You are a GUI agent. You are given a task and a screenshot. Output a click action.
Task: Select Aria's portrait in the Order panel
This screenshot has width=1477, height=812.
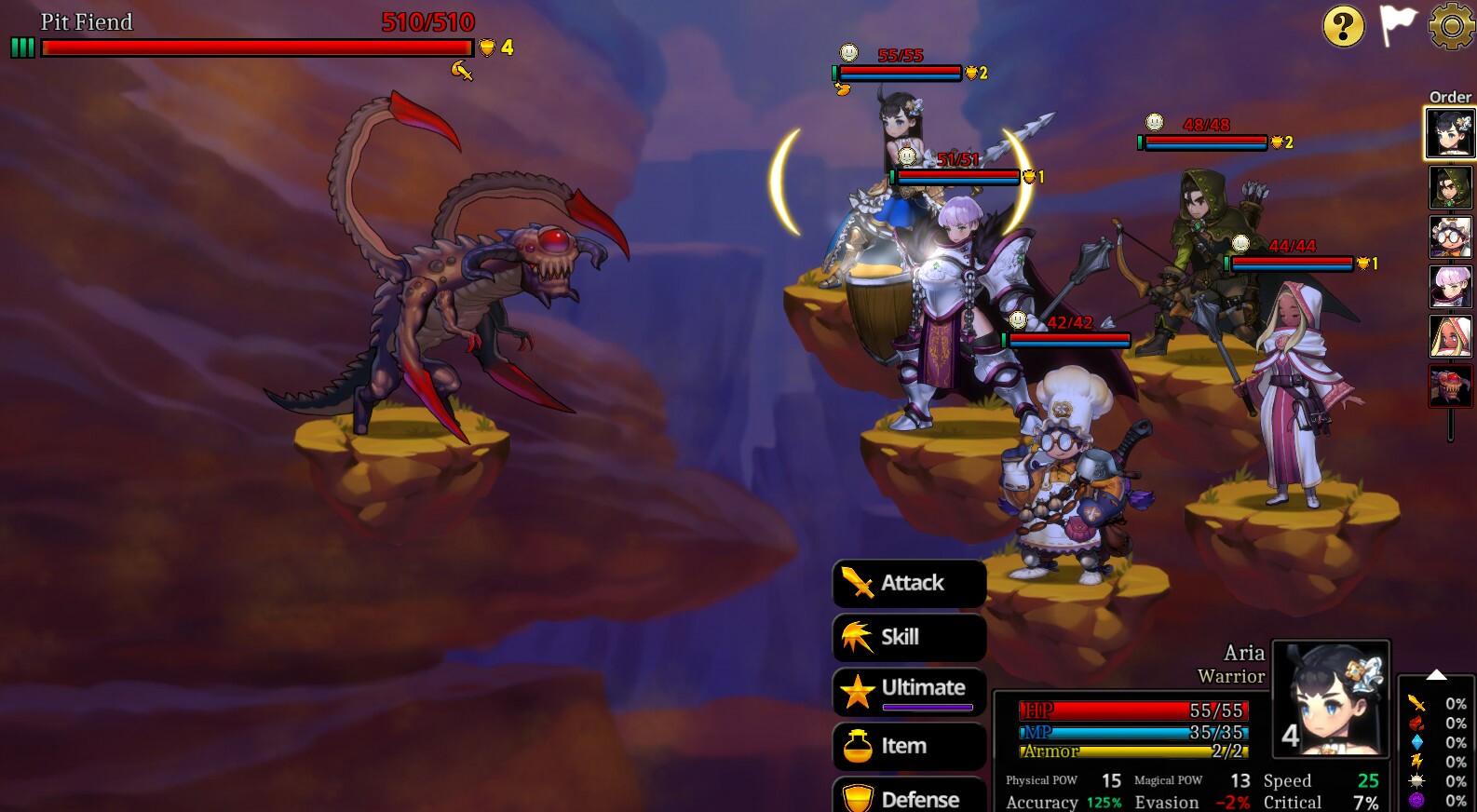1449,133
